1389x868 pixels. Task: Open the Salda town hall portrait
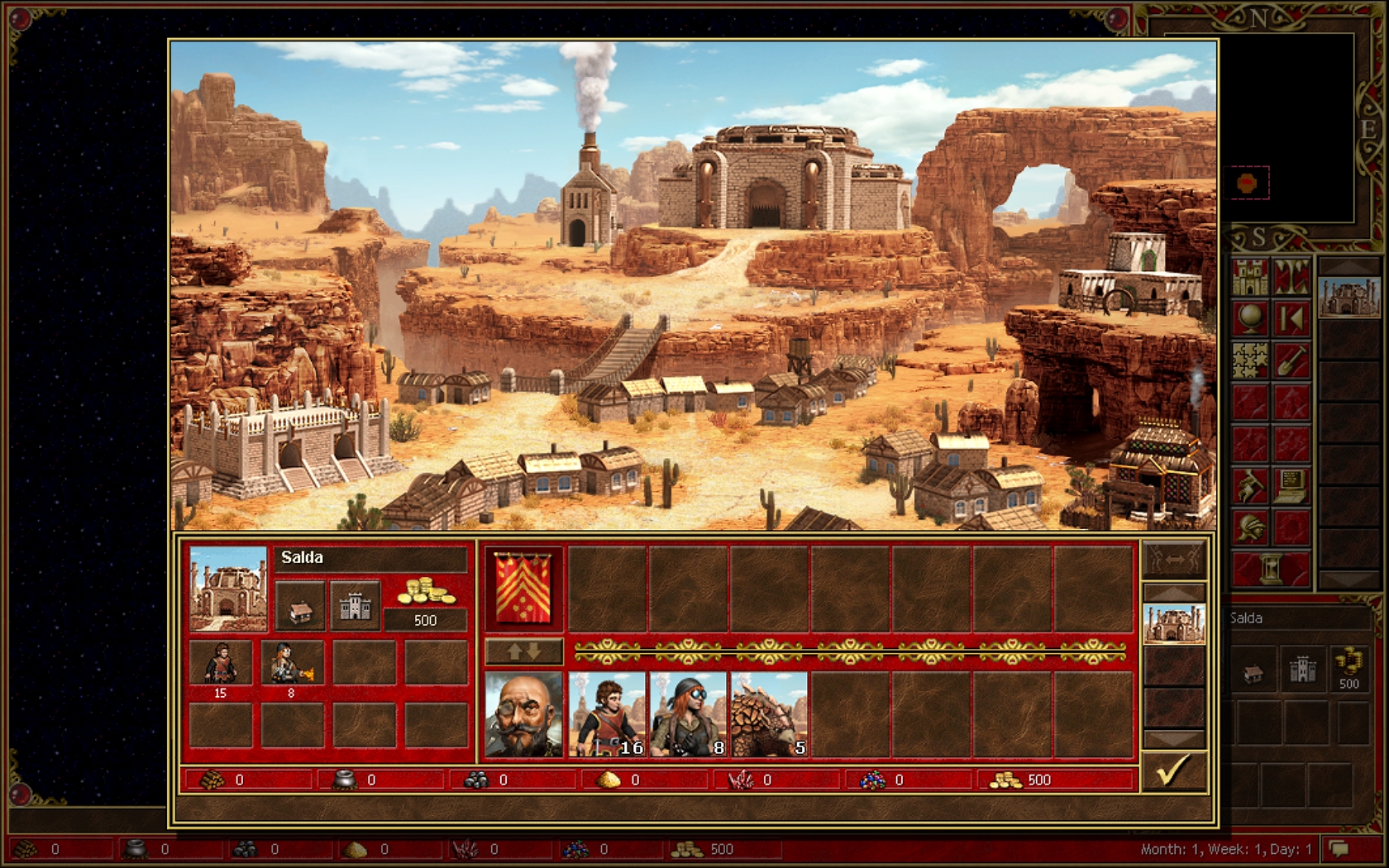(228, 589)
